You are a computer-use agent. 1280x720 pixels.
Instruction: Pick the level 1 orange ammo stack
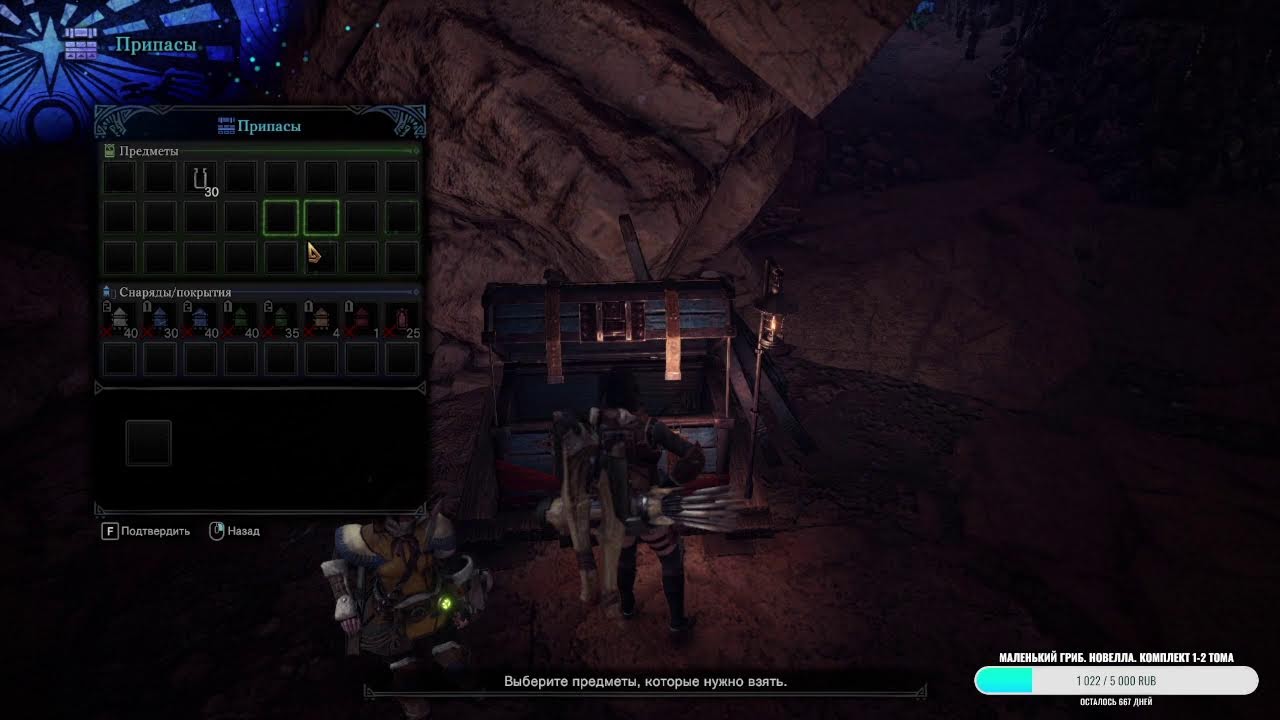(321, 319)
